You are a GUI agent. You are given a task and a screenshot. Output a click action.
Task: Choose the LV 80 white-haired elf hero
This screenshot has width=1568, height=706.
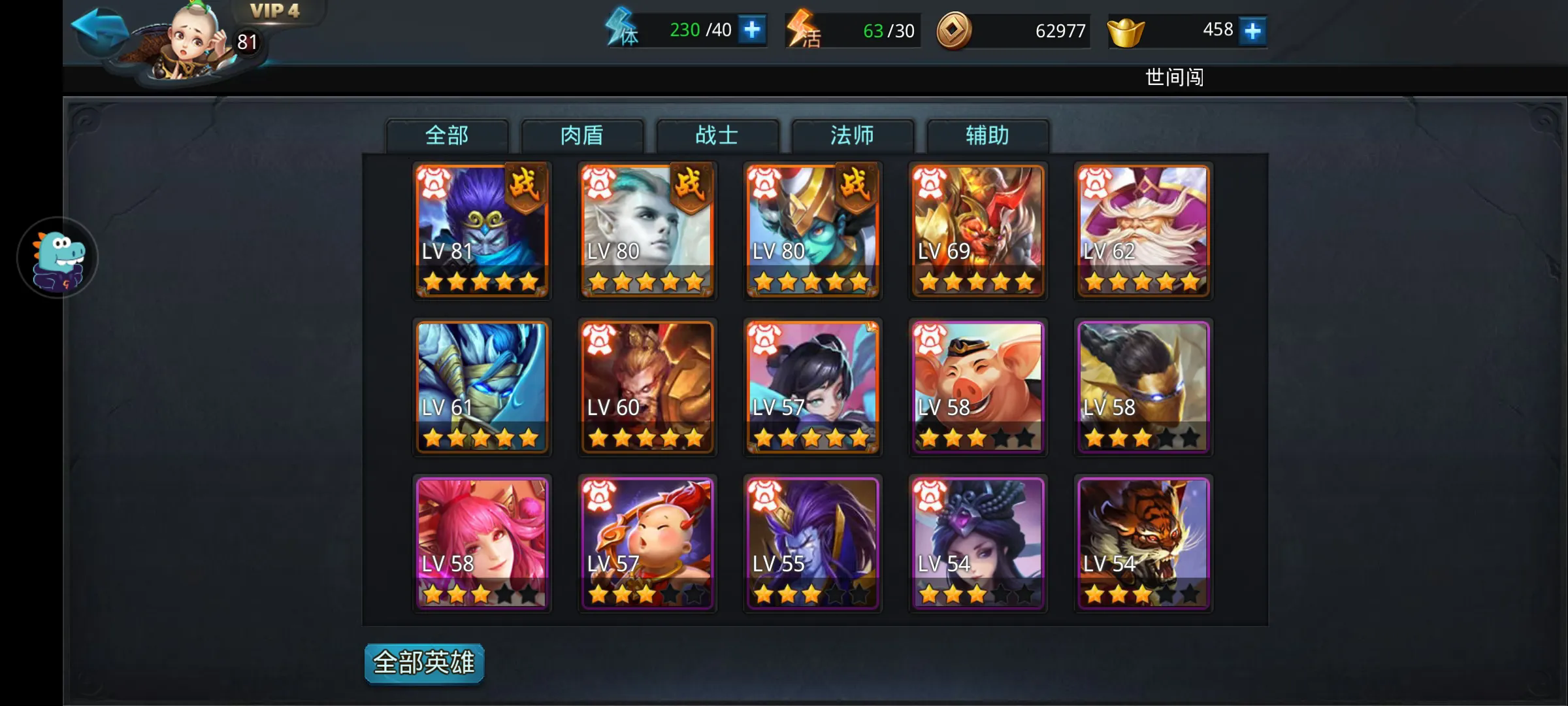647,230
